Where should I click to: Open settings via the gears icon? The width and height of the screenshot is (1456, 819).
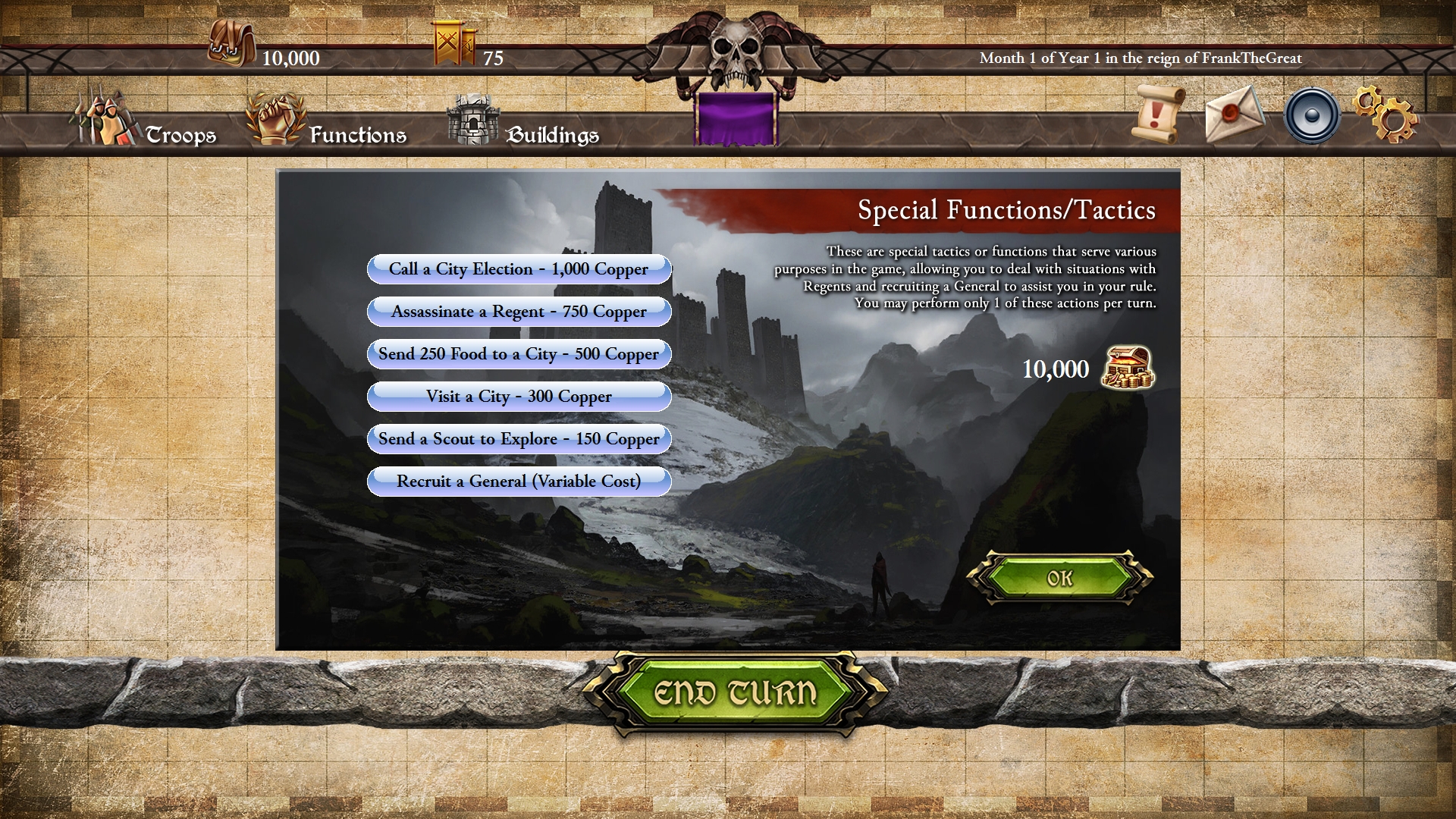(1392, 115)
